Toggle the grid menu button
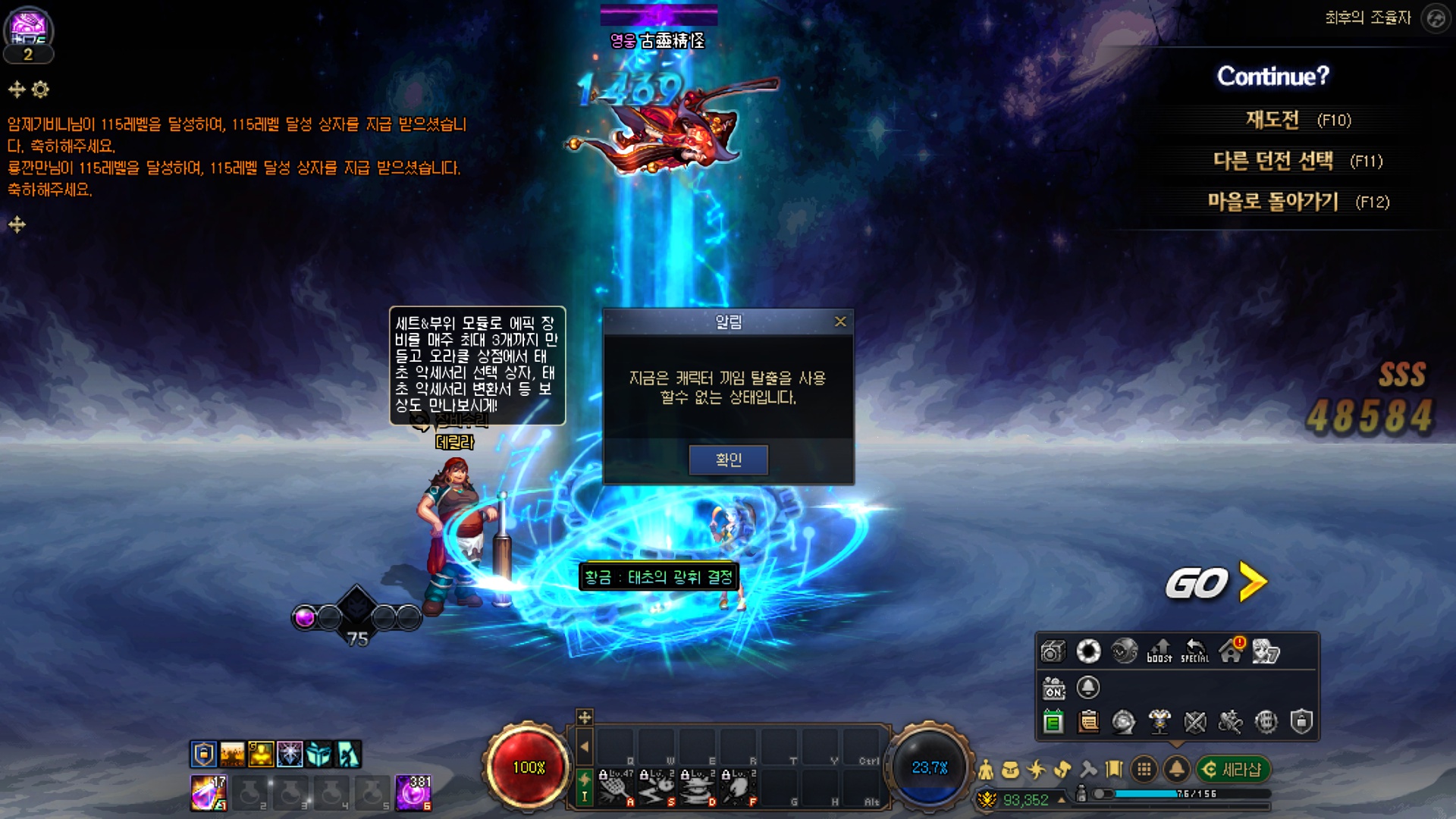Screen dimensions: 1456x819 coord(1144,770)
